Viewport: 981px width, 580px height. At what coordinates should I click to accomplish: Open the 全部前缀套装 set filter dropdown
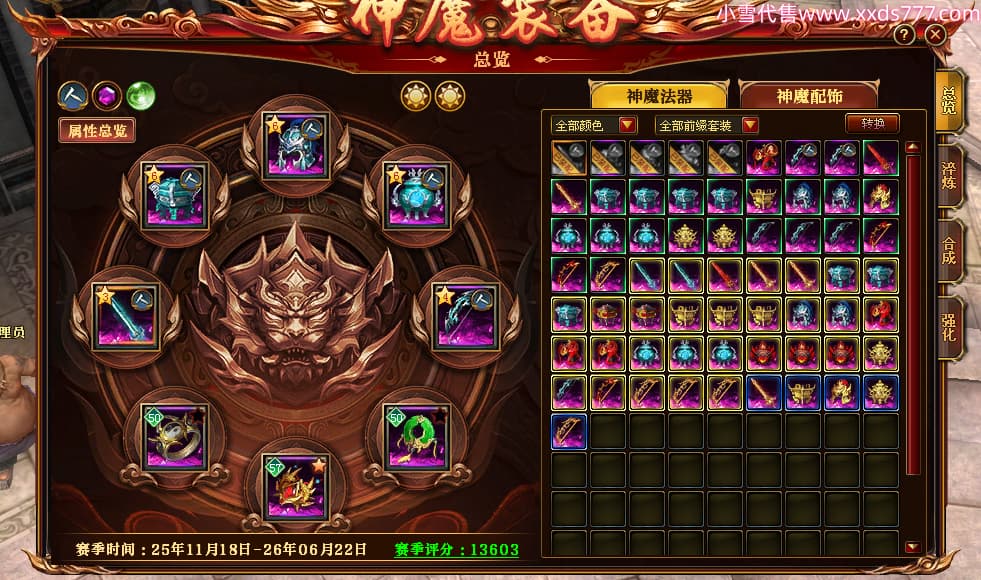tap(706, 125)
